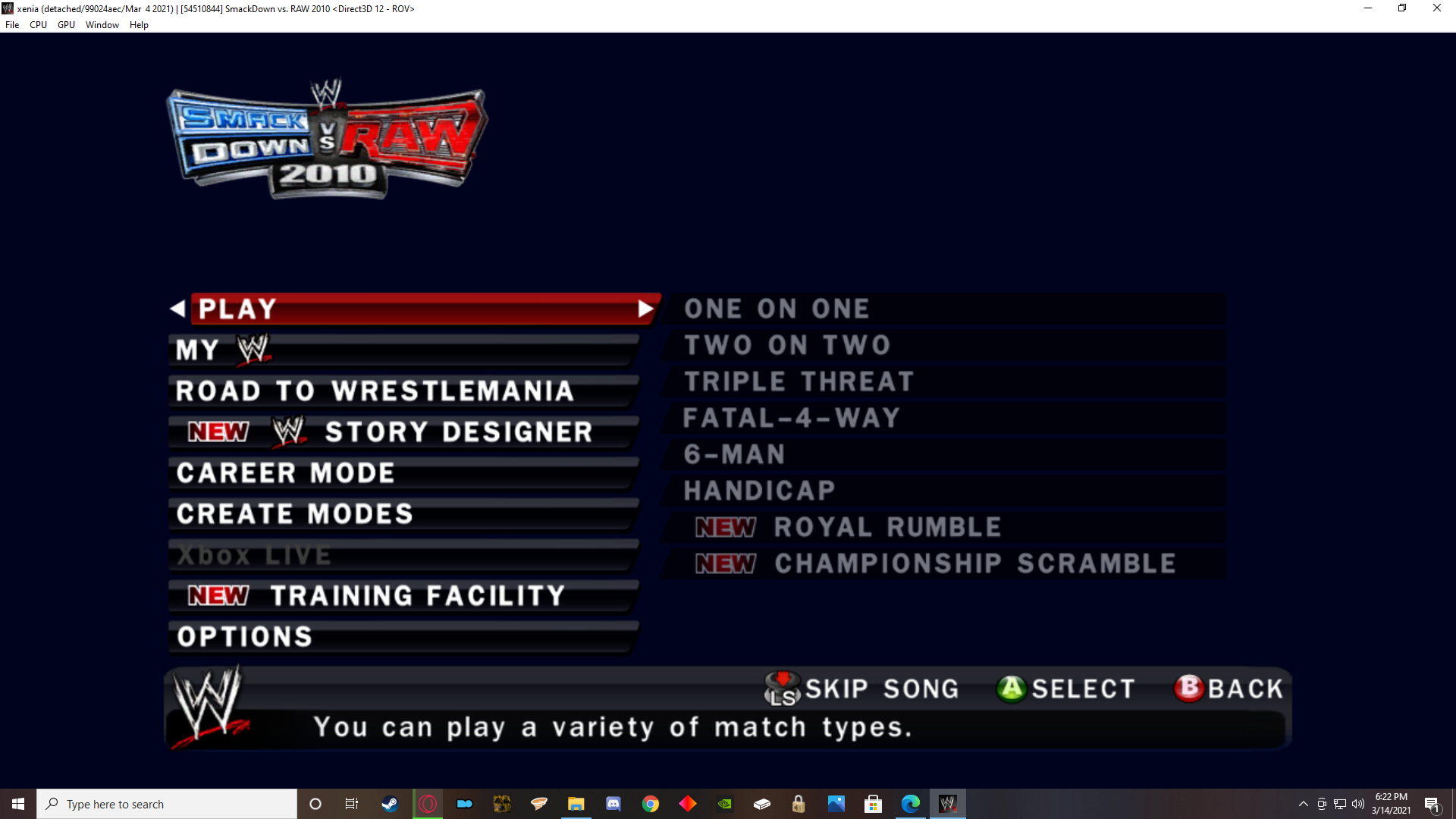Select CAREER MODE from the main menu

pos(285,472)
